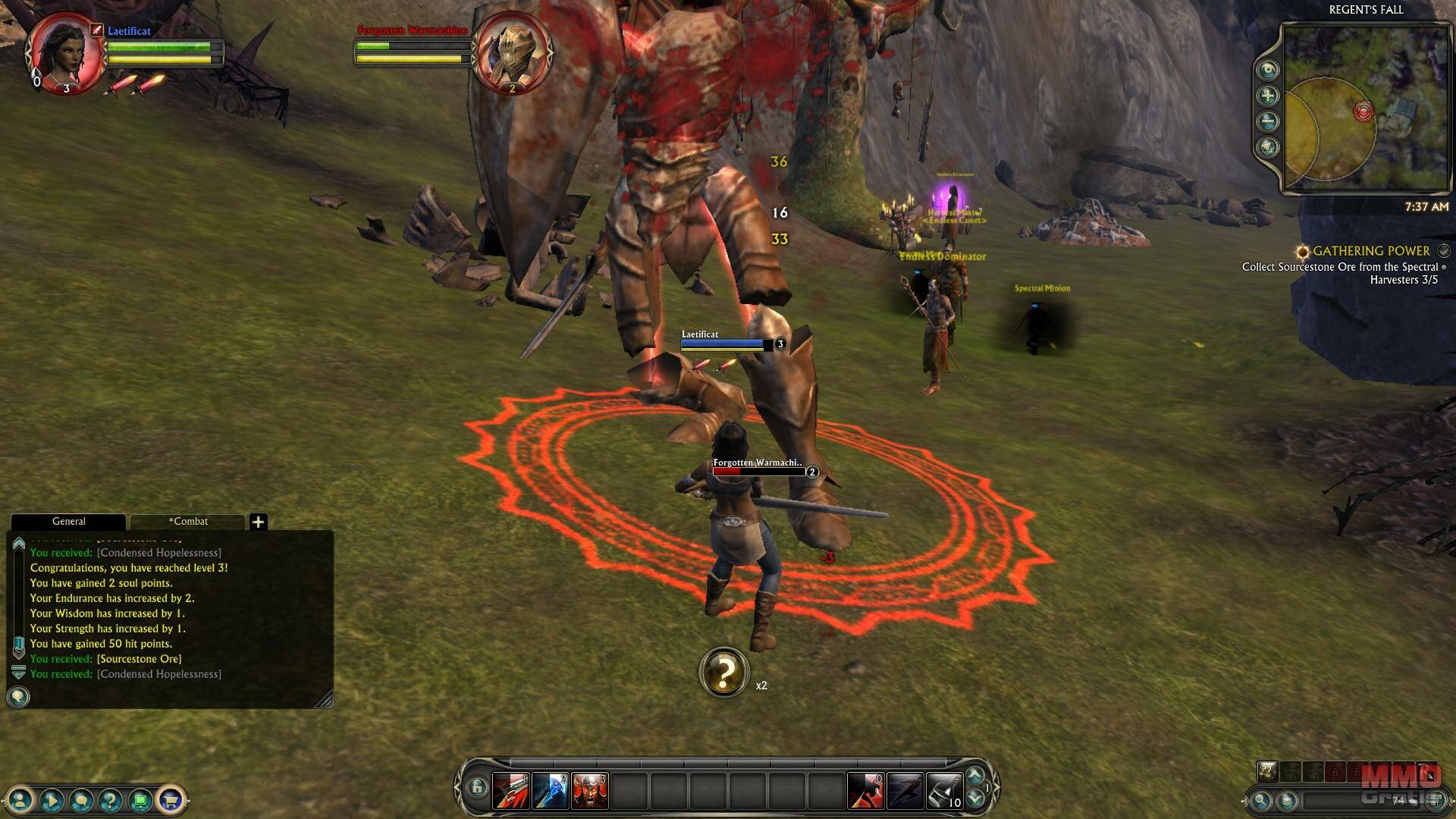Zoom out the minimap with the minus button

tap(1268, 121)
